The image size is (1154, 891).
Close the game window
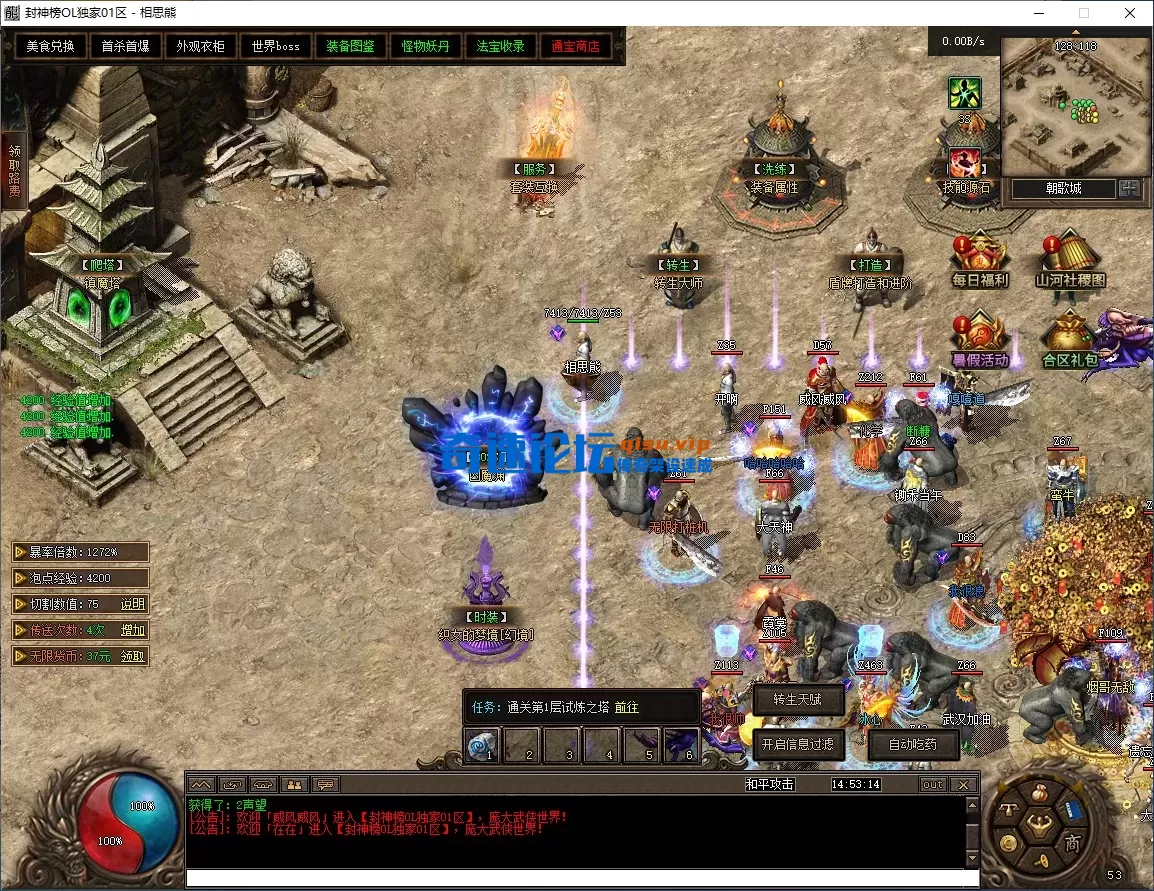tap(1130, 13)
